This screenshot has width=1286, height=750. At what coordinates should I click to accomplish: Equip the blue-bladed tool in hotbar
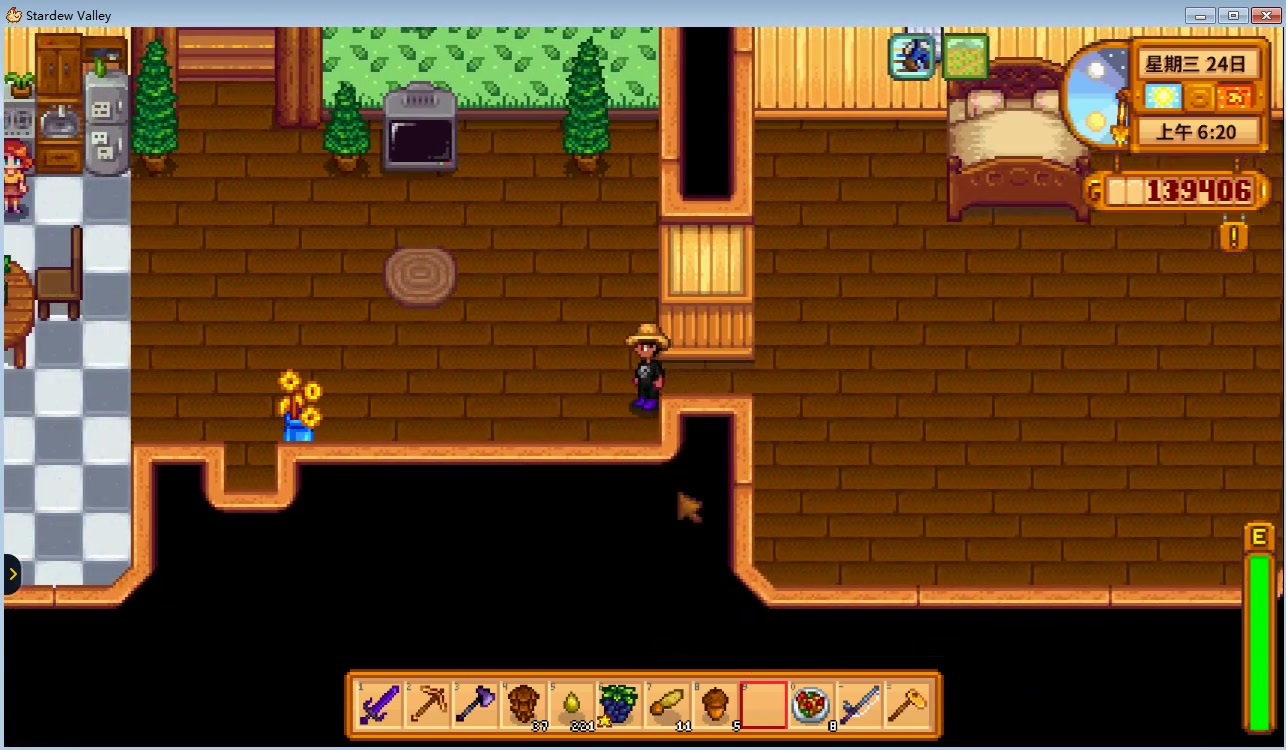(859, 706)
